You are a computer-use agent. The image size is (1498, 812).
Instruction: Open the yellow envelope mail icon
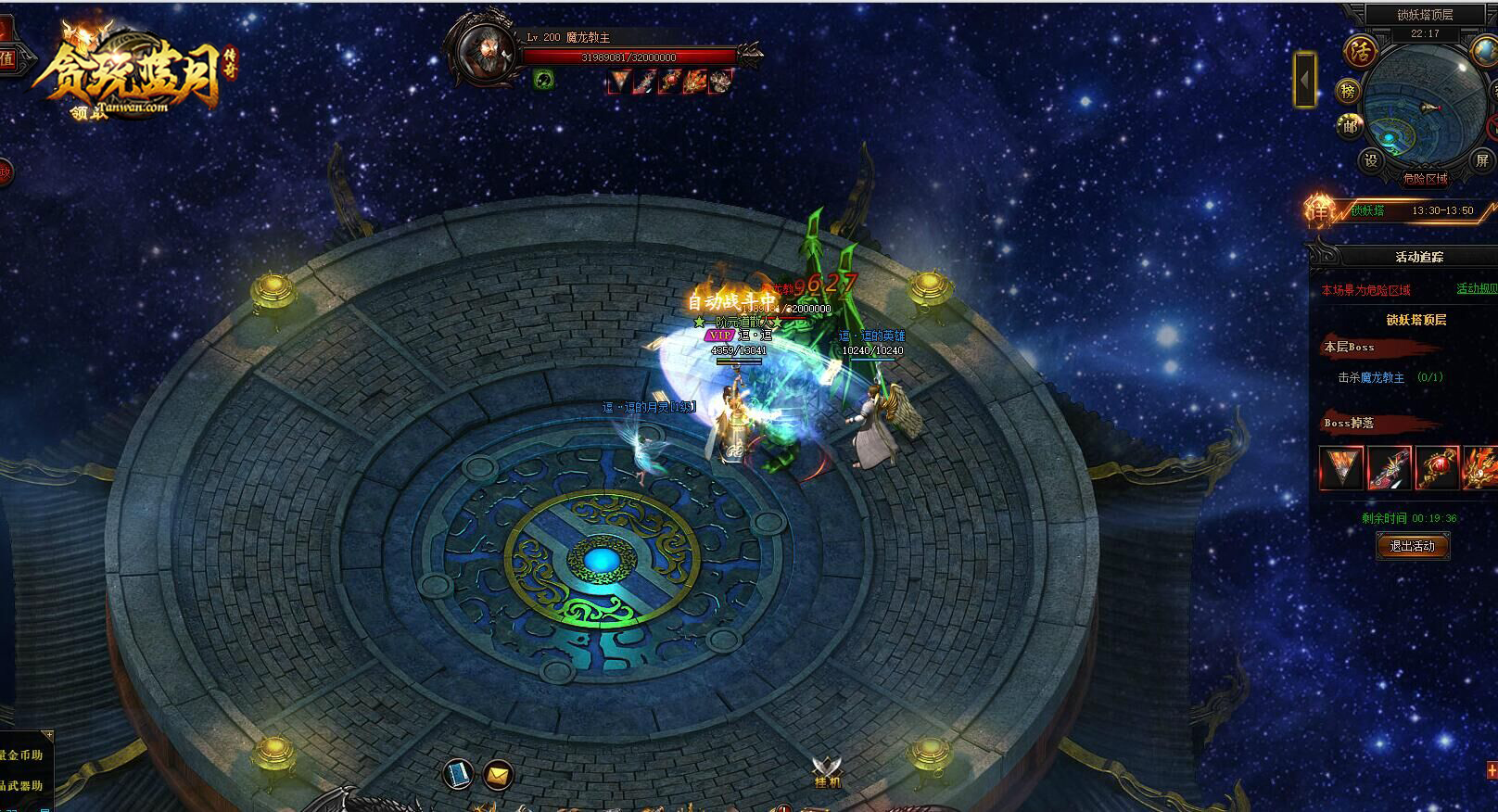[x=499, y=773]
